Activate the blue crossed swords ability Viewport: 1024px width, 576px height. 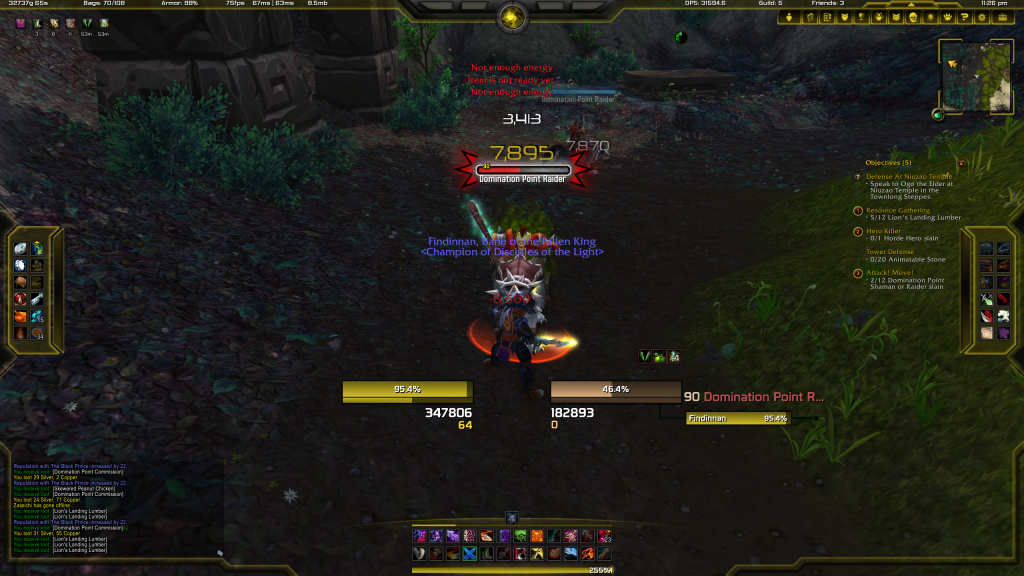tap(469, 554)
